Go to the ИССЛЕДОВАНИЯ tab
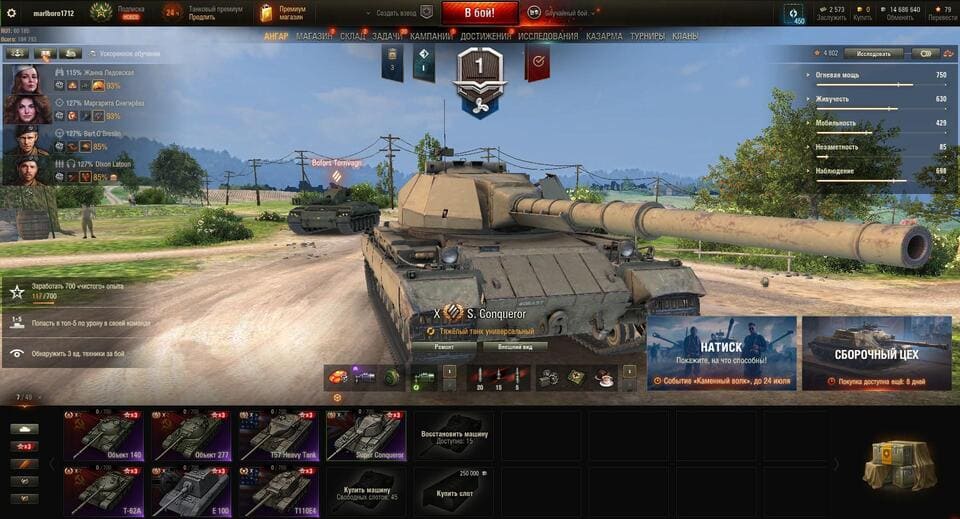960x519 pixels. 548,36
